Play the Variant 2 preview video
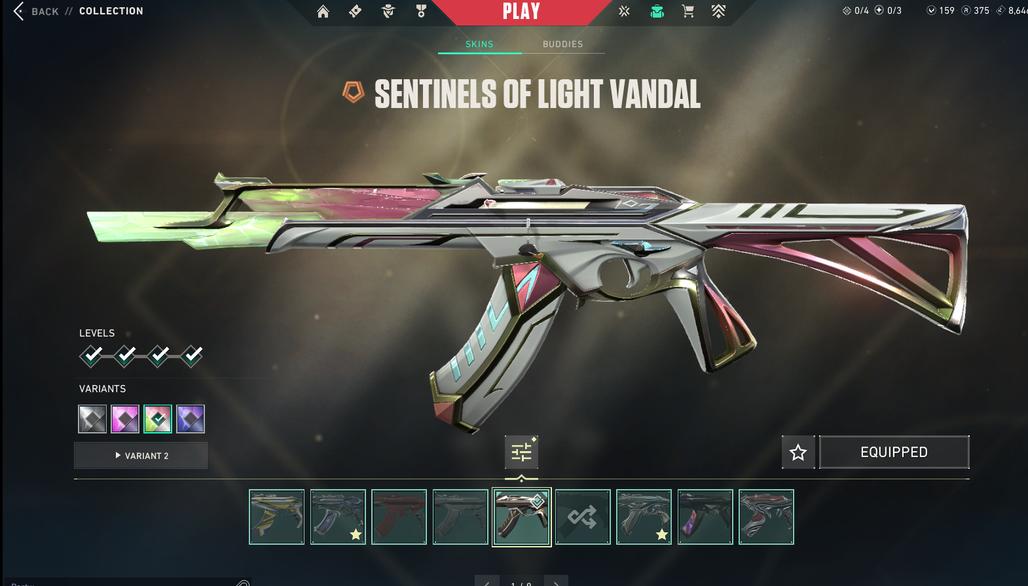Image resolution: width=1028 pixels, height=586 pixels. (x=141, y=456)
